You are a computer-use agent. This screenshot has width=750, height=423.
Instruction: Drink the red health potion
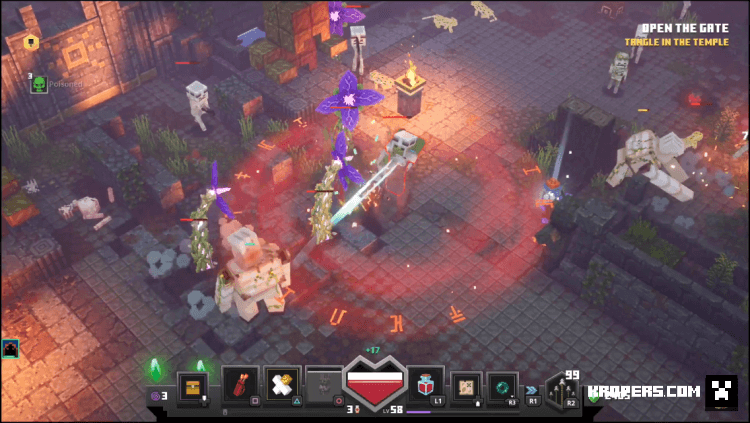coord(427,385)
